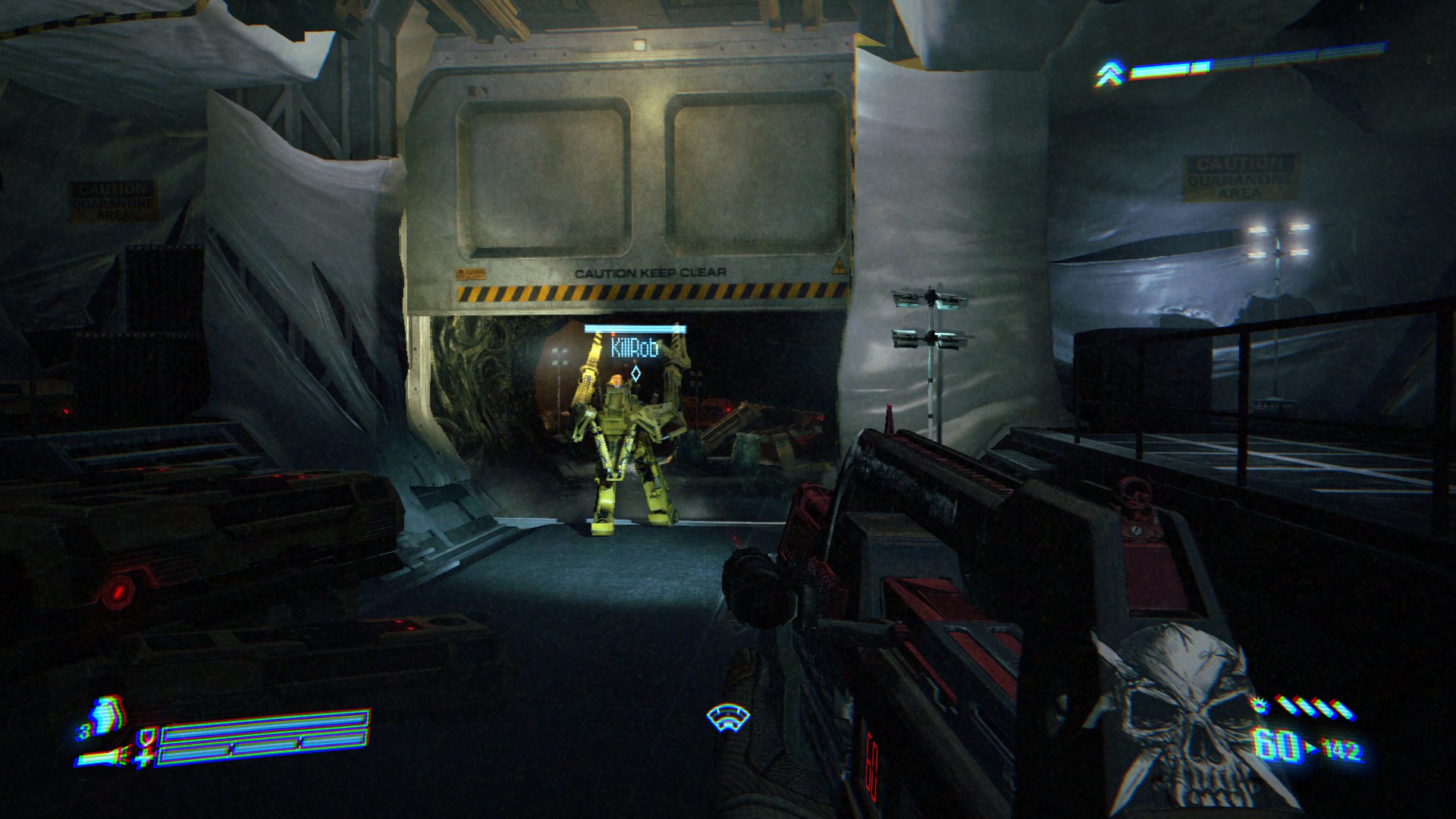Select teammate KillRob's name tag
Screen dimensions: 1456x819
[634, 349]
